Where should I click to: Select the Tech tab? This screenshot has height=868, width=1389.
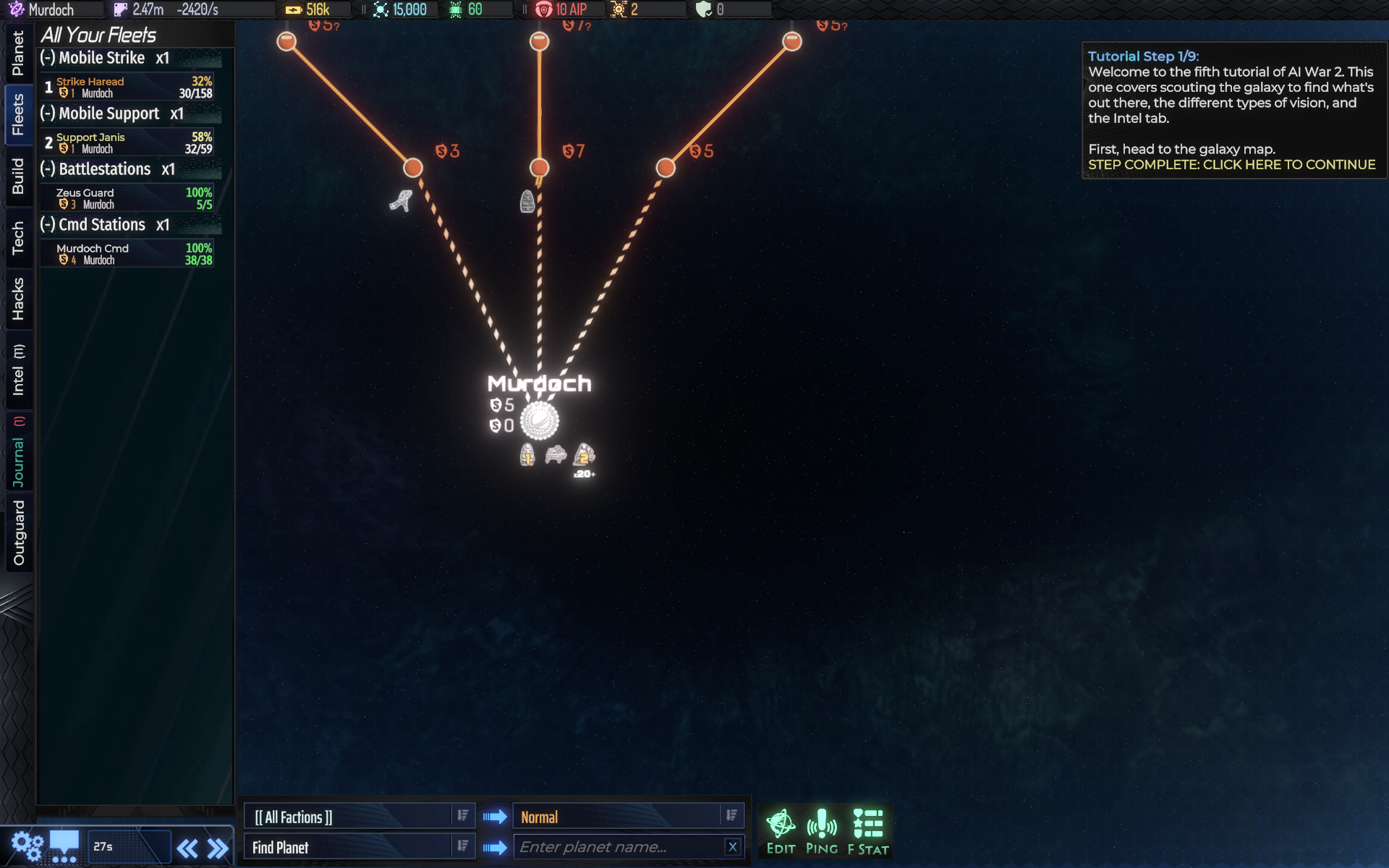pos(18,238)
